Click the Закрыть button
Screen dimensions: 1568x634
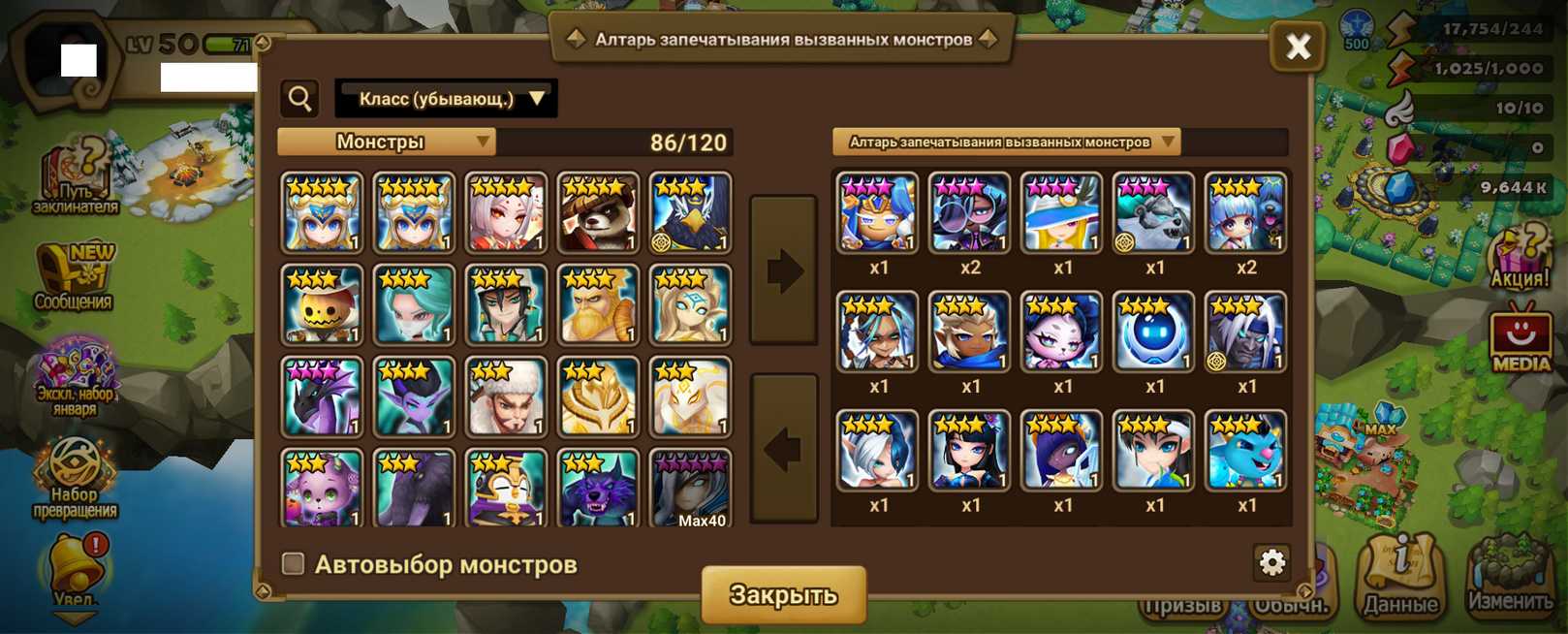tap(783, 594)
